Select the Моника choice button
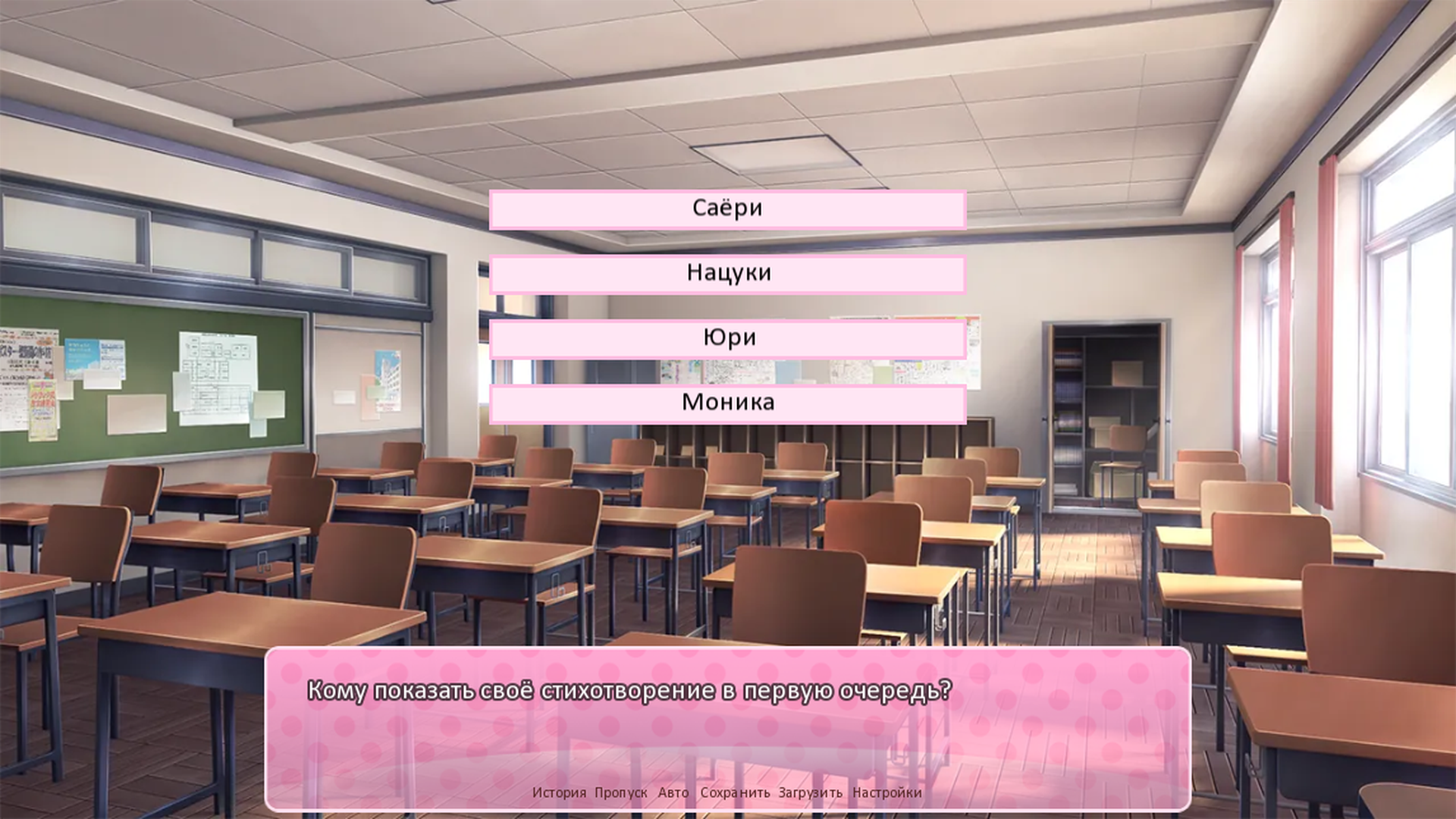Viewport: 1456px width, 819px height. click(x=727, y=403)
